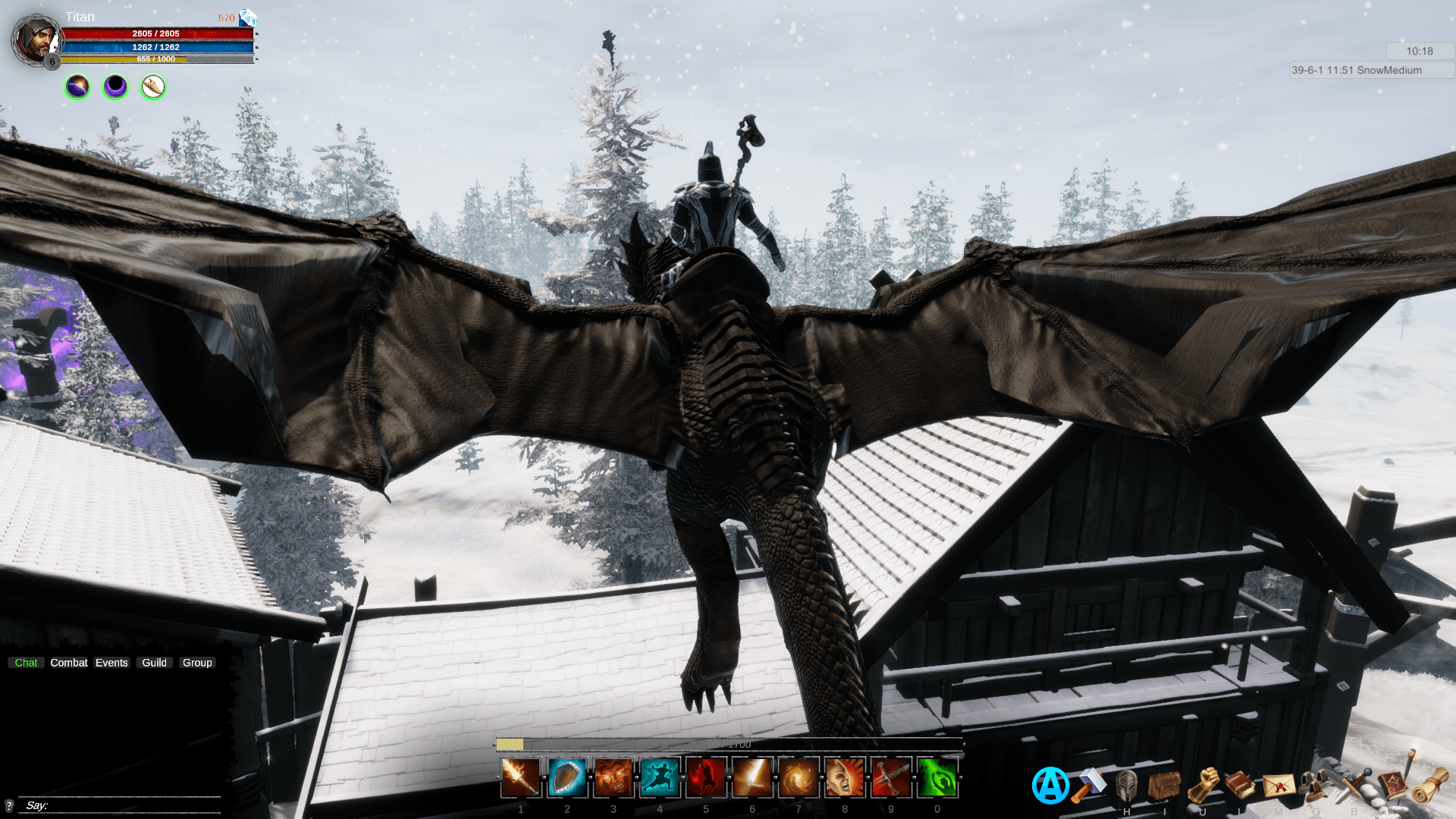Open the helmet character equipment icon
The width and height of the screenshot is (1456, 819).
tap(1127, 785)
